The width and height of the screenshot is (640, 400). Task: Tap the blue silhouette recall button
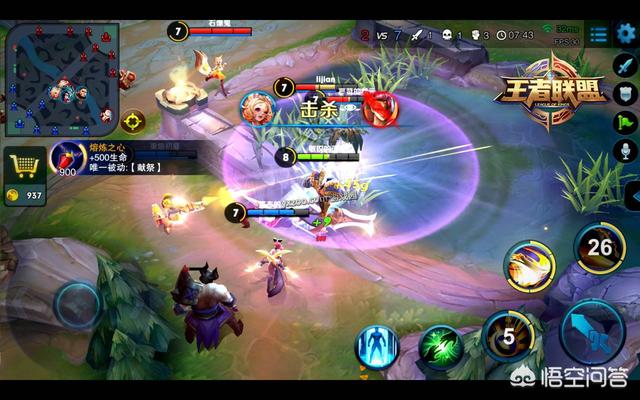(x=378, y=347)
